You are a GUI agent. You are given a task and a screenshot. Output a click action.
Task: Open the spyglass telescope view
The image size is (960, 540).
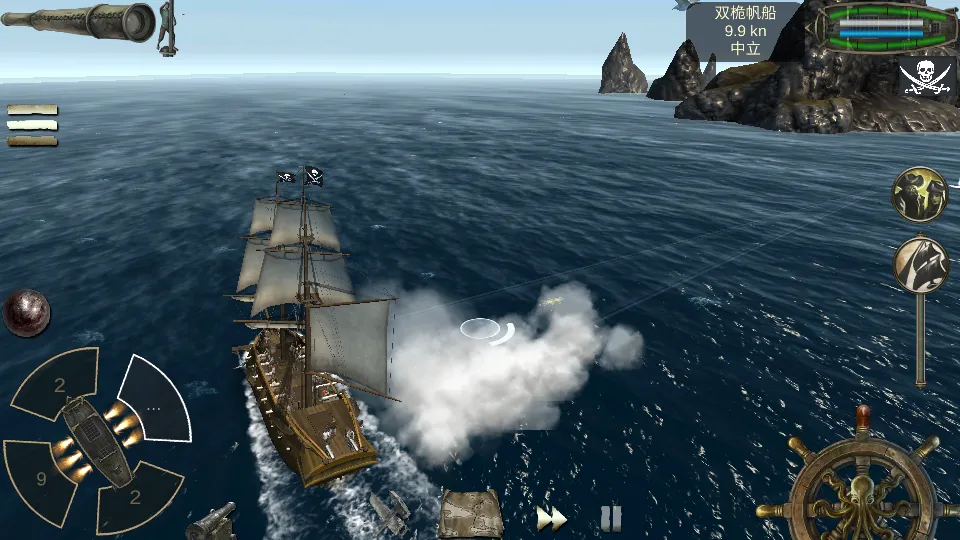78,20
